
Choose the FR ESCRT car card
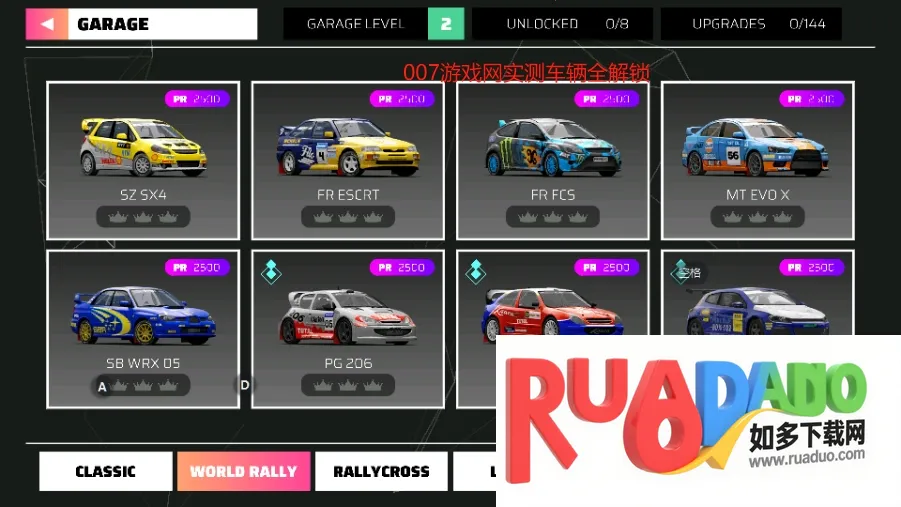point(347,160)
